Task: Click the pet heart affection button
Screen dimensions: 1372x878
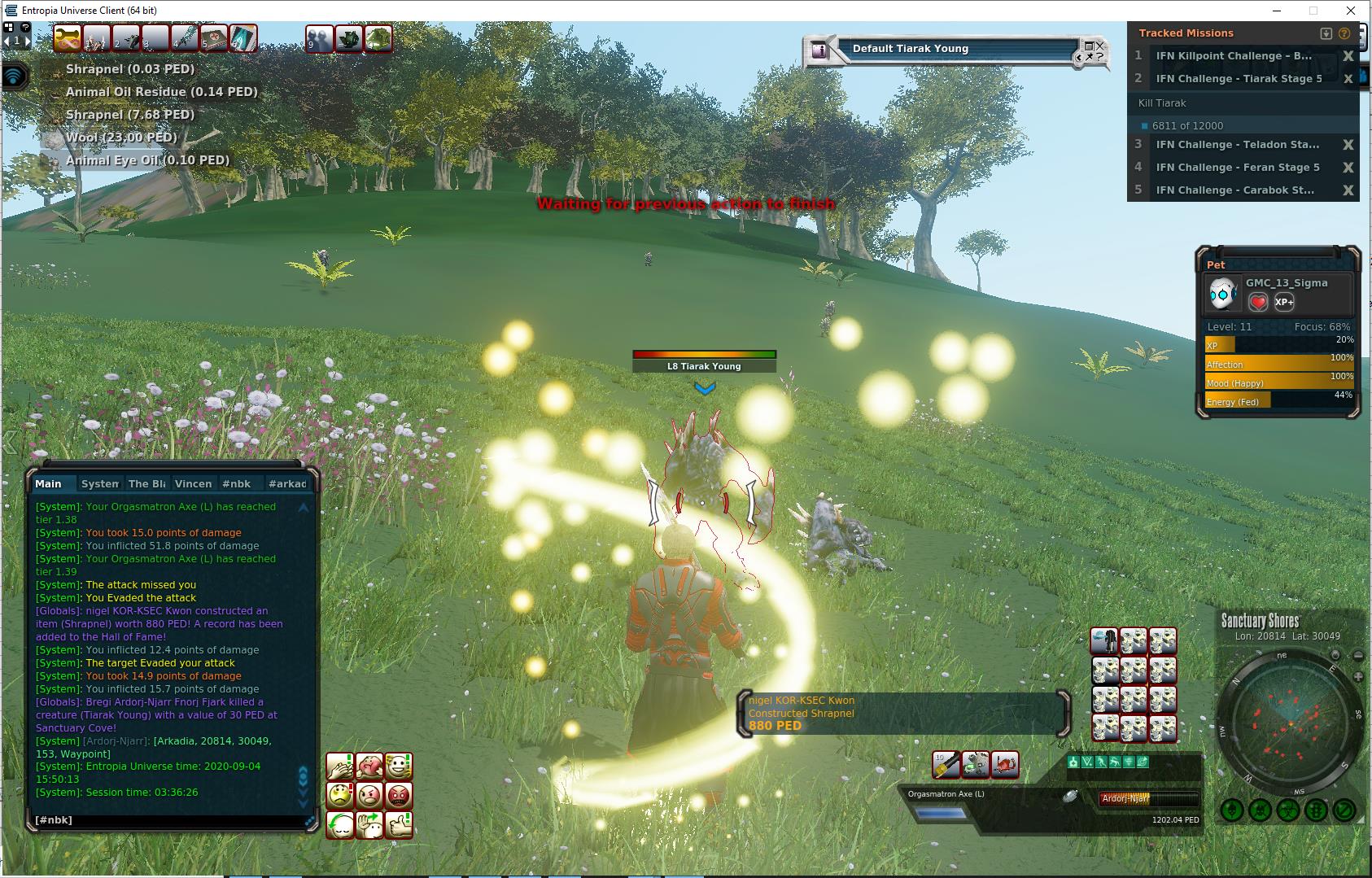Action: click(1258, 302)
